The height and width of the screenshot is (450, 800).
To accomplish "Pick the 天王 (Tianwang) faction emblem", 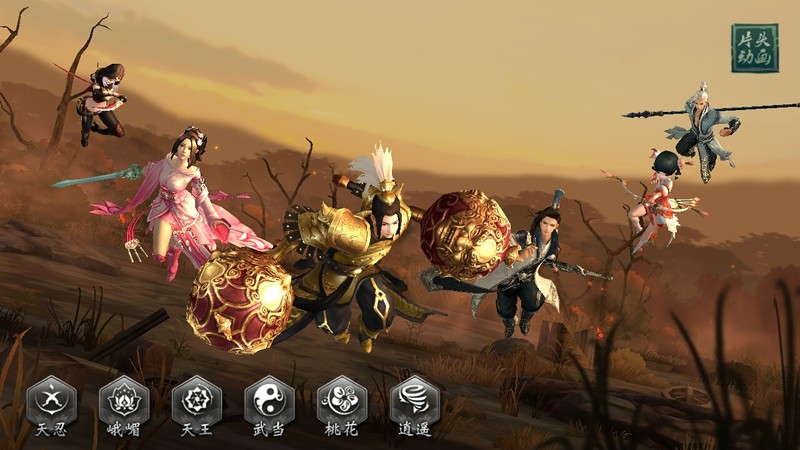I will [197, 402].
